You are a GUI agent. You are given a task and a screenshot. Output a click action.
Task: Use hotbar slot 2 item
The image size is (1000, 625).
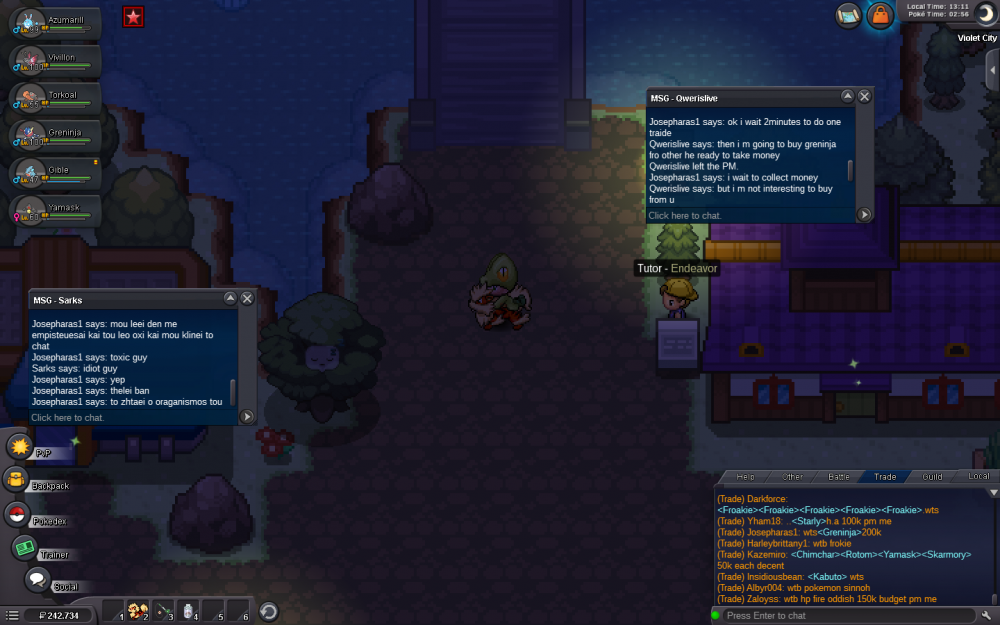[138, 611]
